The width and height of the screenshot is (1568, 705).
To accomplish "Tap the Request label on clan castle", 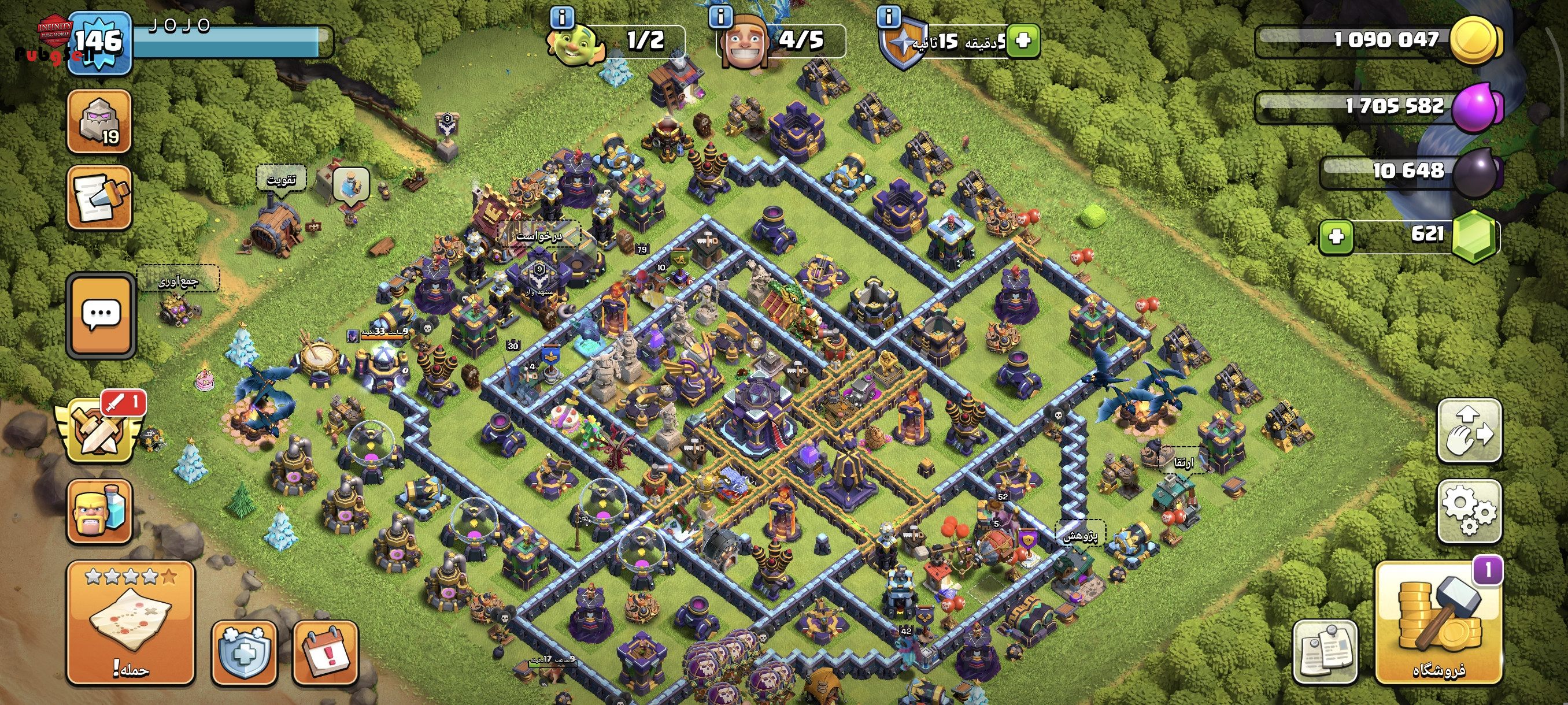I will [539, 235].
